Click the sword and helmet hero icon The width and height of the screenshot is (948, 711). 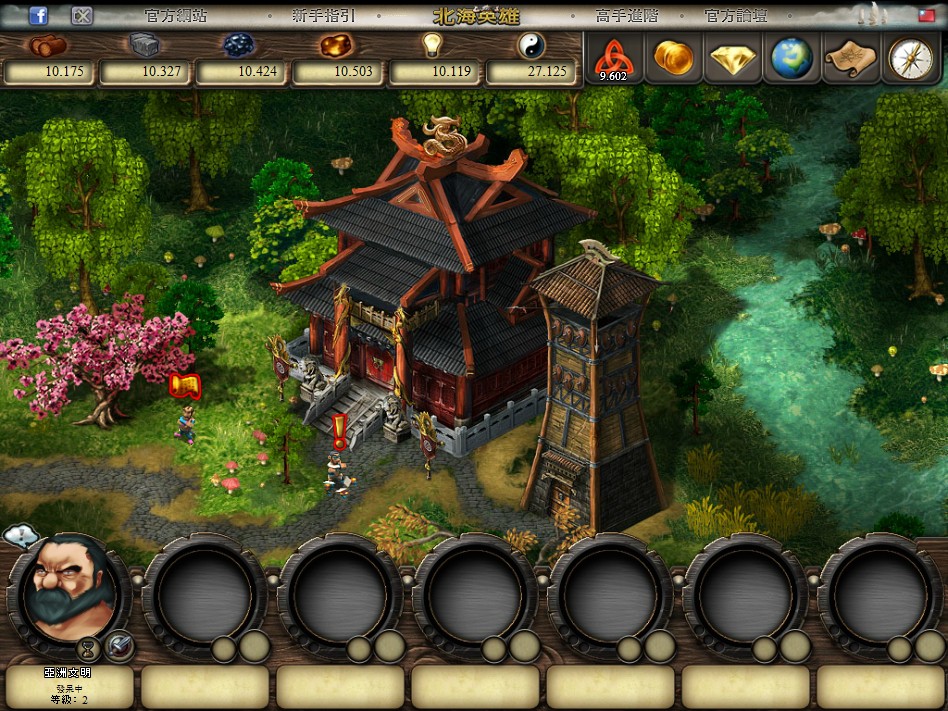click(x=120, y=646)
